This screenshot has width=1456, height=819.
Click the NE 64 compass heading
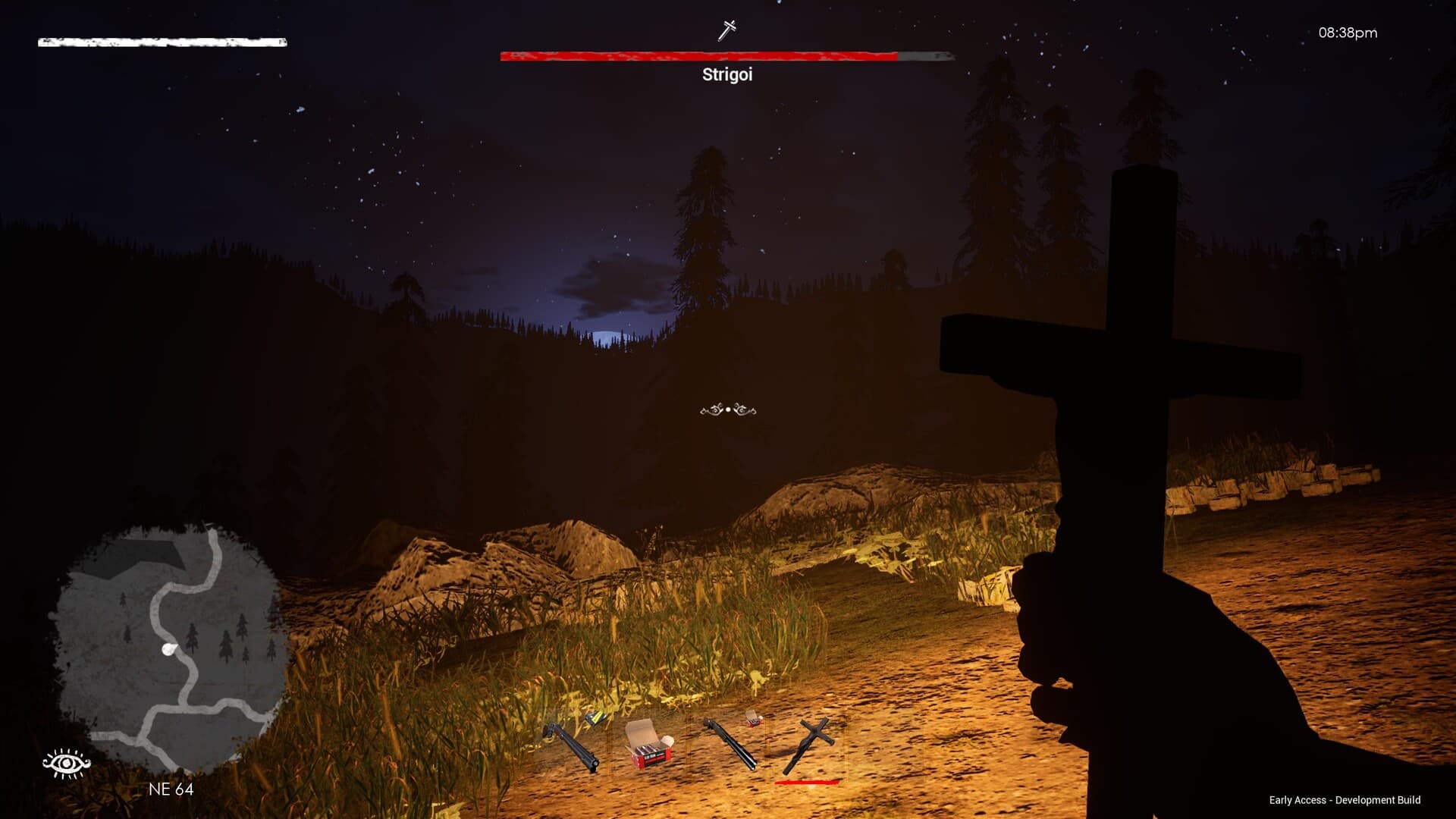[x=171, y=790]
